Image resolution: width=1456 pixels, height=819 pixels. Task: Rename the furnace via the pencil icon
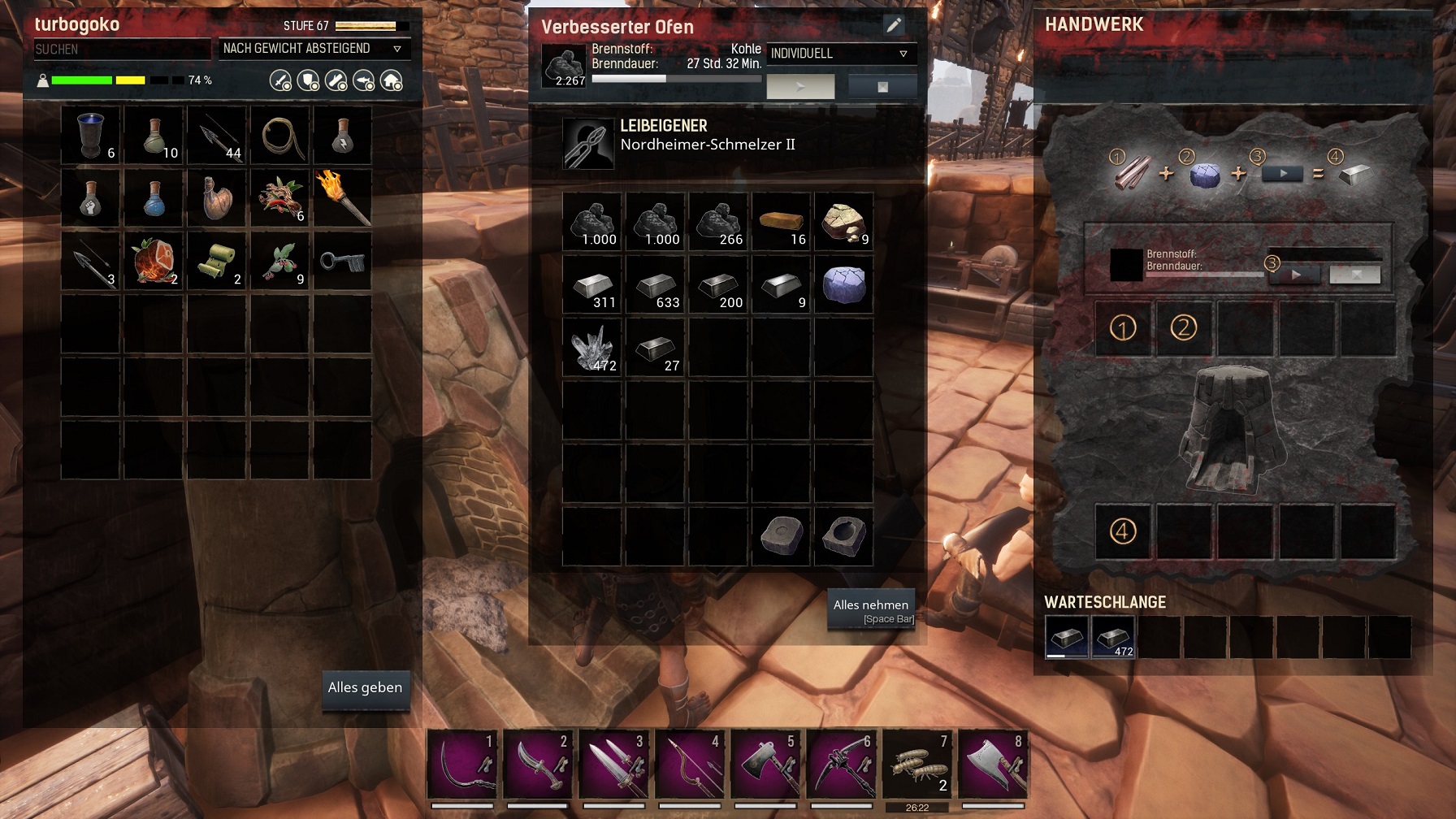894,25
